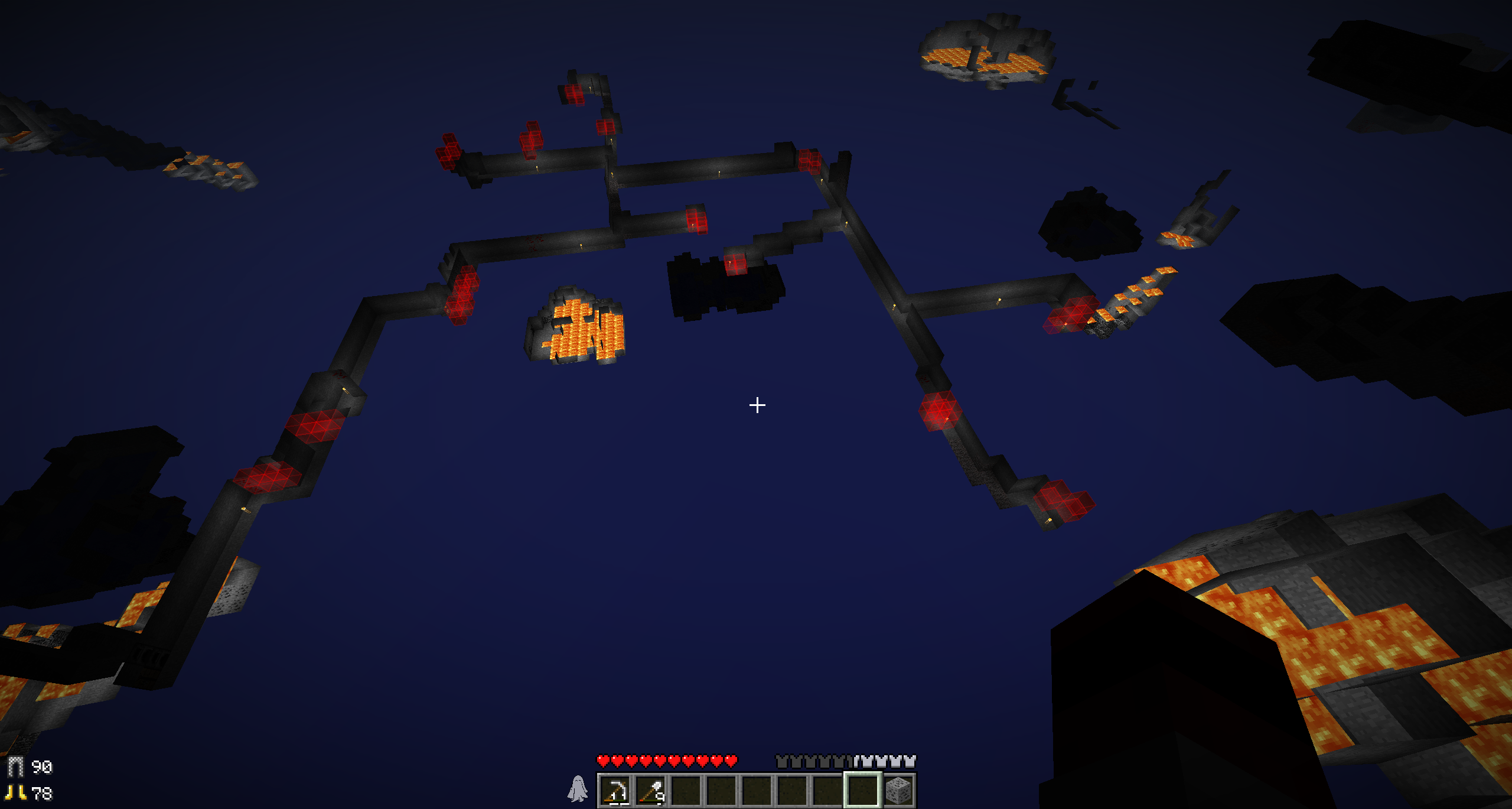This screenshot has height=809, width=1512.
Task: Choose the gravel block hotbar slot
Action: pos(898,790)
